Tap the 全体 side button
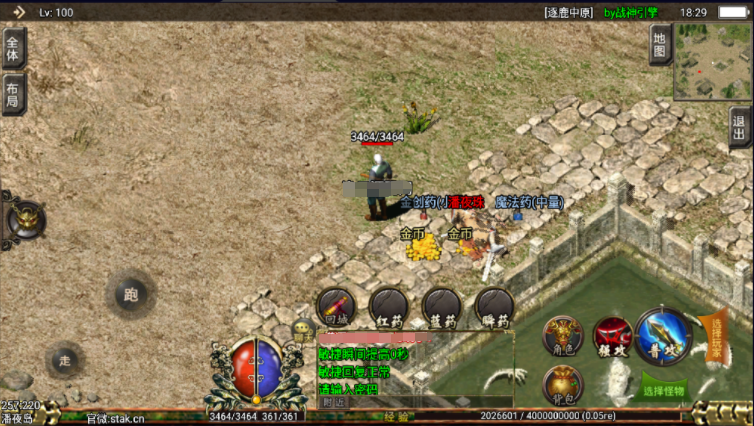 (x=14, y=47)
